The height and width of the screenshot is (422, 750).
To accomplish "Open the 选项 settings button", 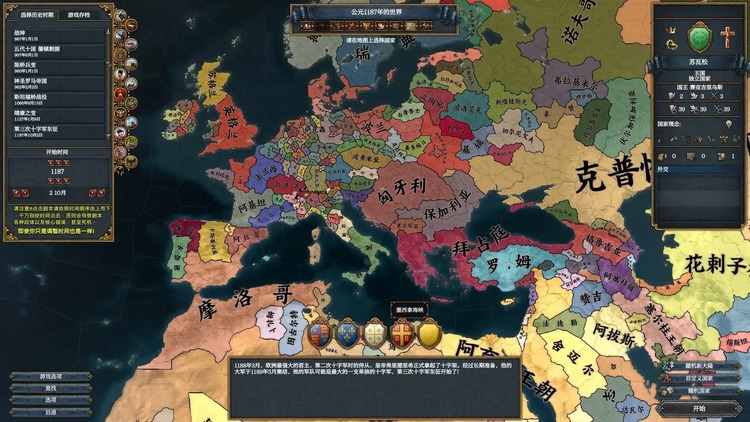I will coord(50,400).
